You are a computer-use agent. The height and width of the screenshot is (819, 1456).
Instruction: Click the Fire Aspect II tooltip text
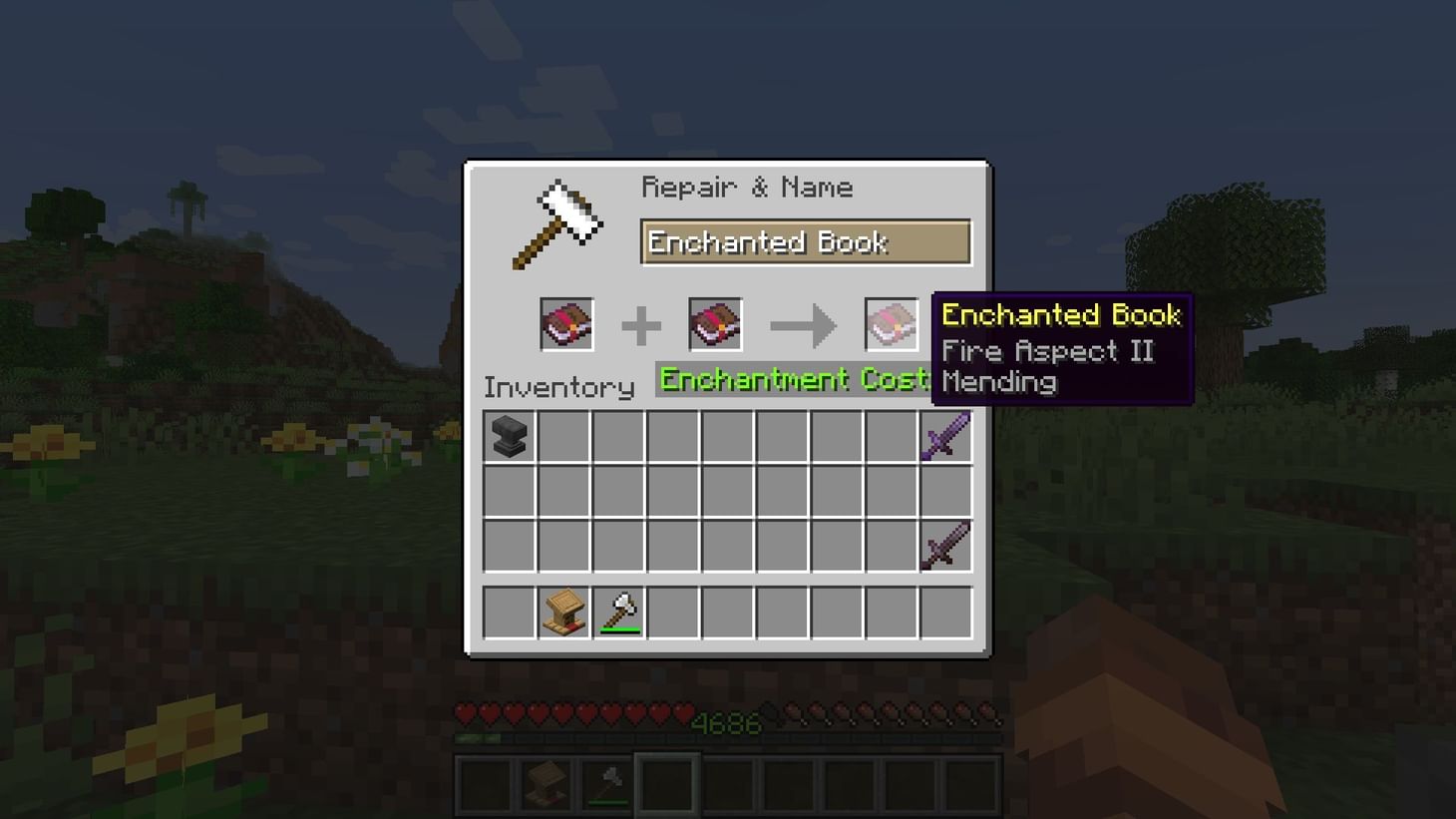click(x=1046, y=350)
